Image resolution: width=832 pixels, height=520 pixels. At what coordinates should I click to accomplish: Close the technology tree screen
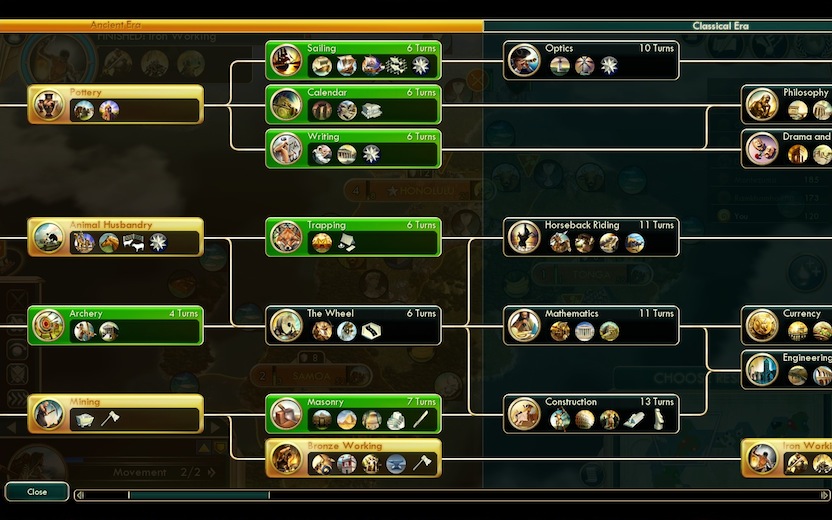pyautogui.click(x=37, y=492)
